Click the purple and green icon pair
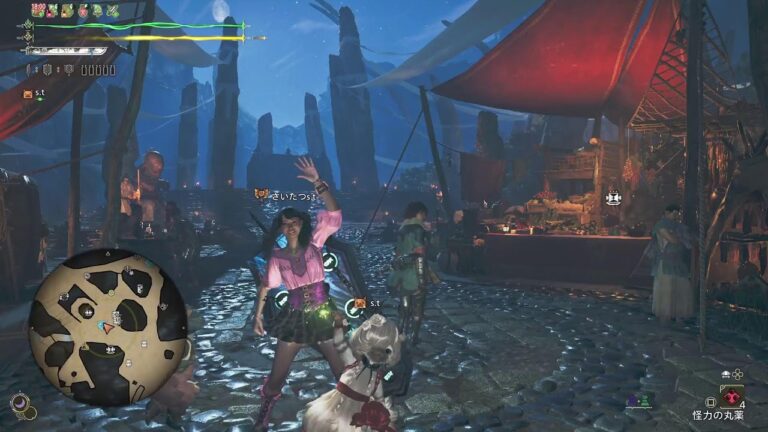The image size is (768, 432). click(x=639, y=400)
